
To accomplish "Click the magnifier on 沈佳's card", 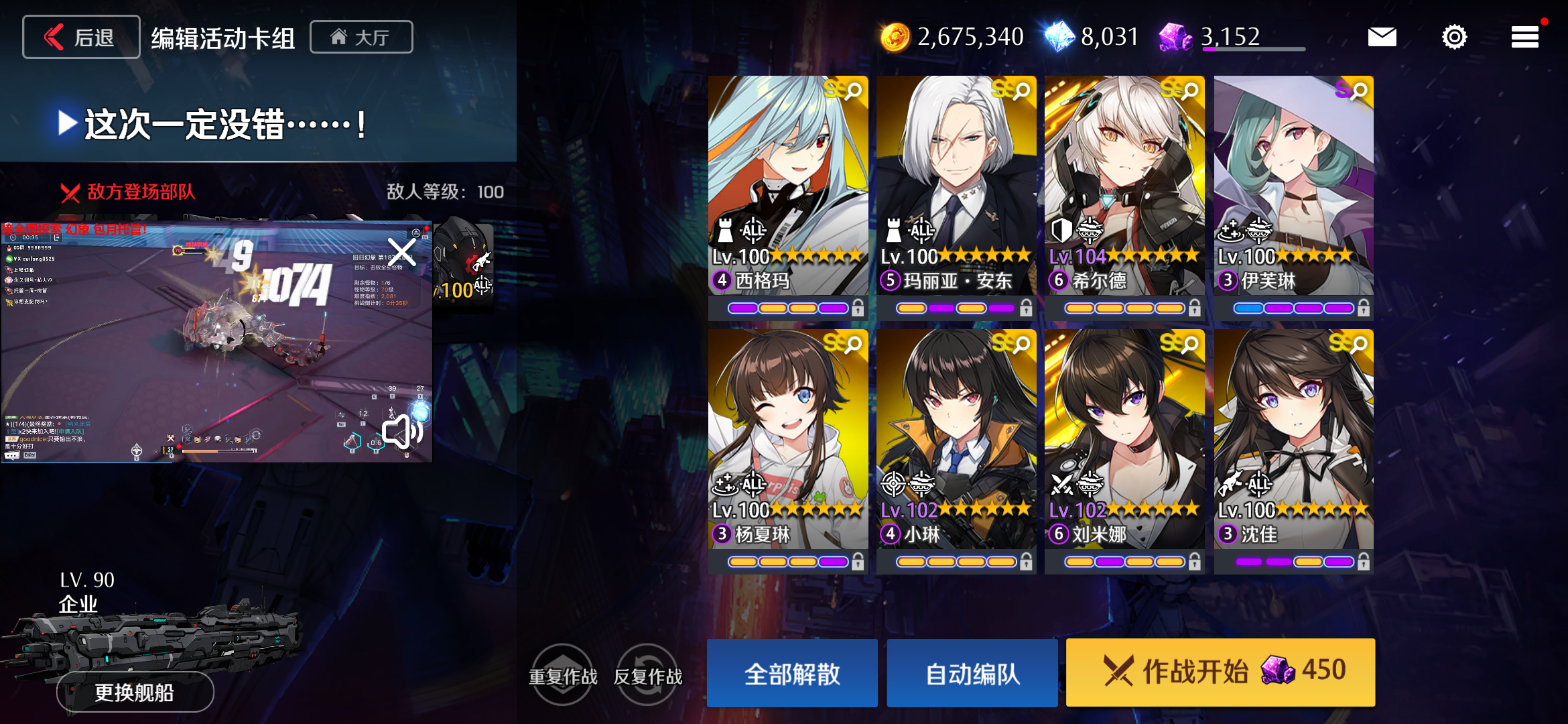I will [x=1359, y=343].
